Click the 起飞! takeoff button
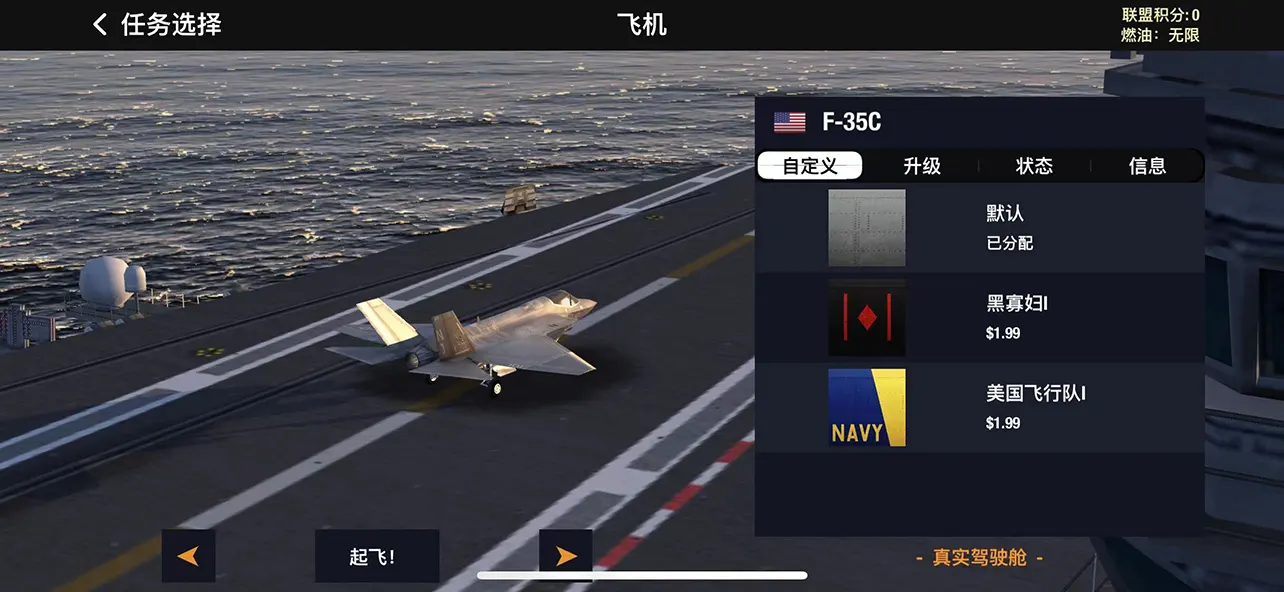1284x592 pixels. [x=377, y=556]
